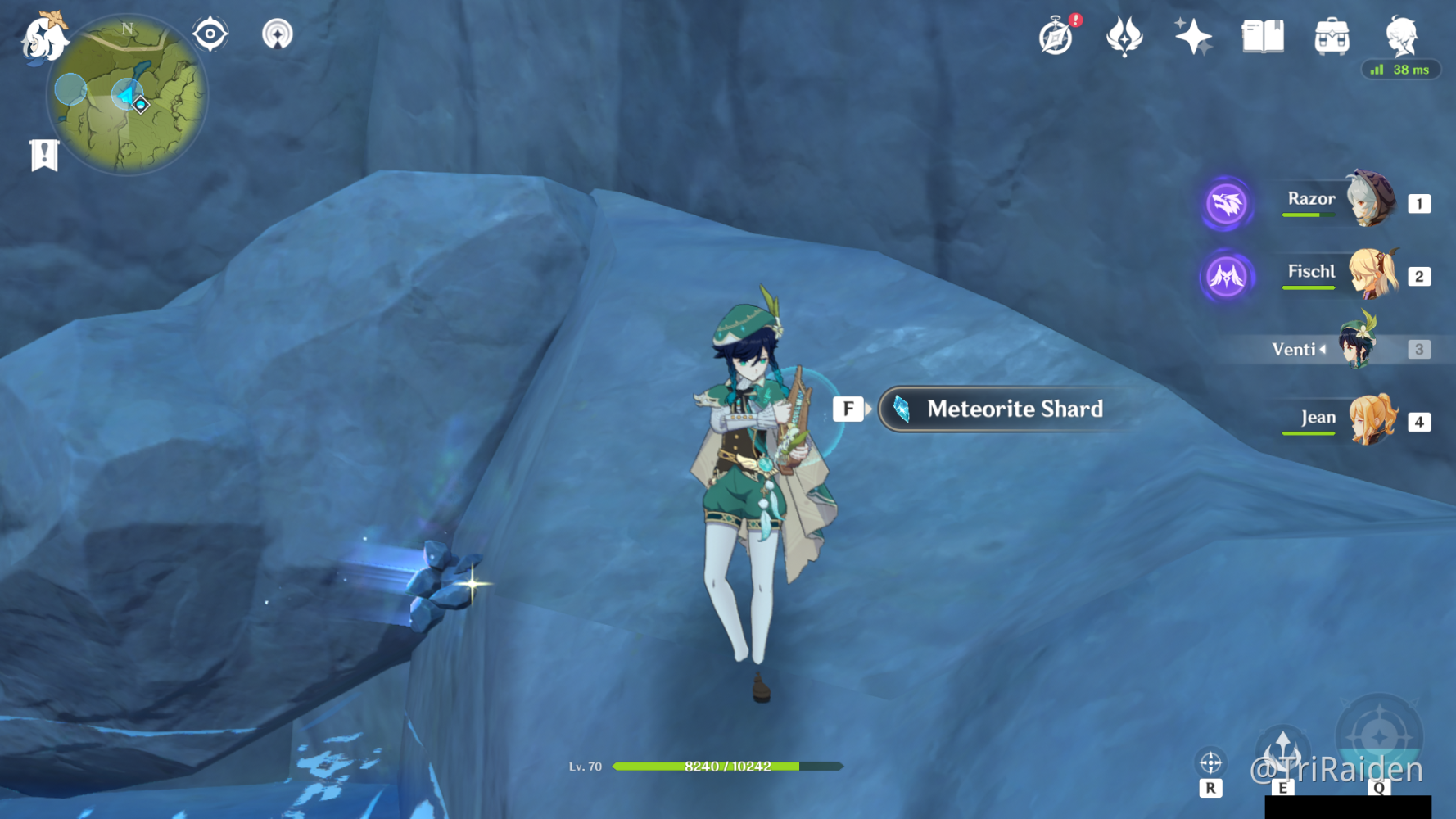Toggle the eye-shaped view icon

point(210,34)
